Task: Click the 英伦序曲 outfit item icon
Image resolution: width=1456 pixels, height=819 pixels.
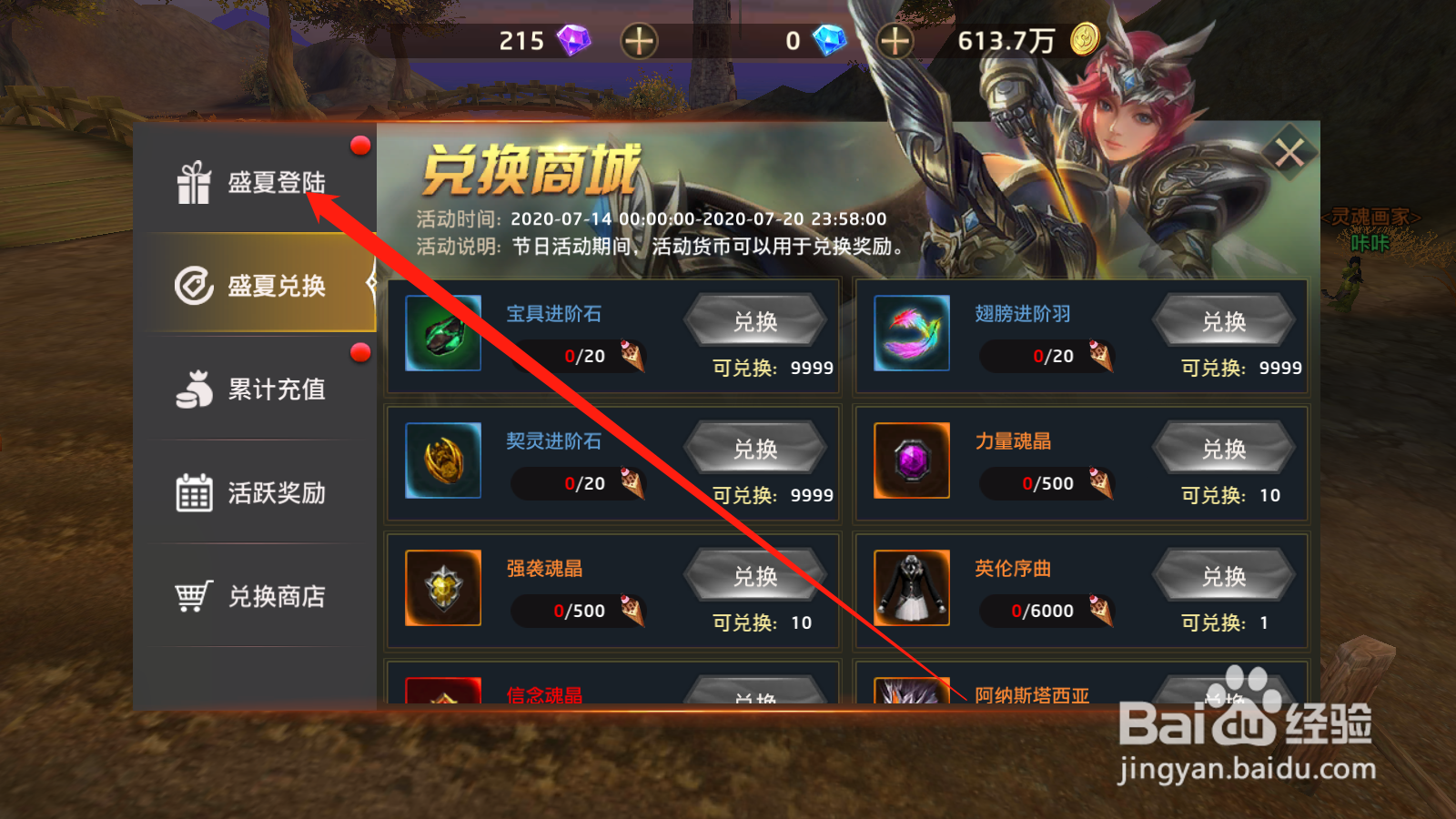Action: (x=911, y=588)
